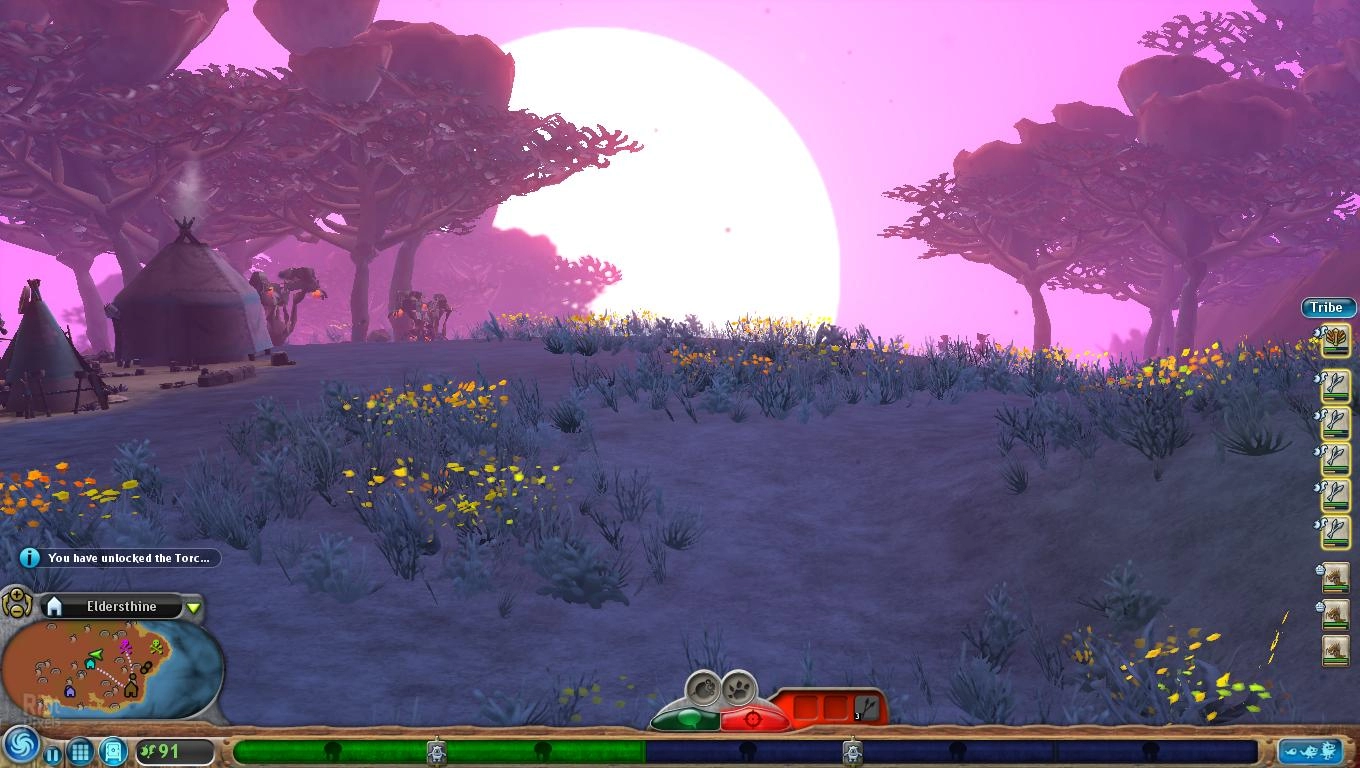Open the blue cabinet icon button

coord(113,750)
